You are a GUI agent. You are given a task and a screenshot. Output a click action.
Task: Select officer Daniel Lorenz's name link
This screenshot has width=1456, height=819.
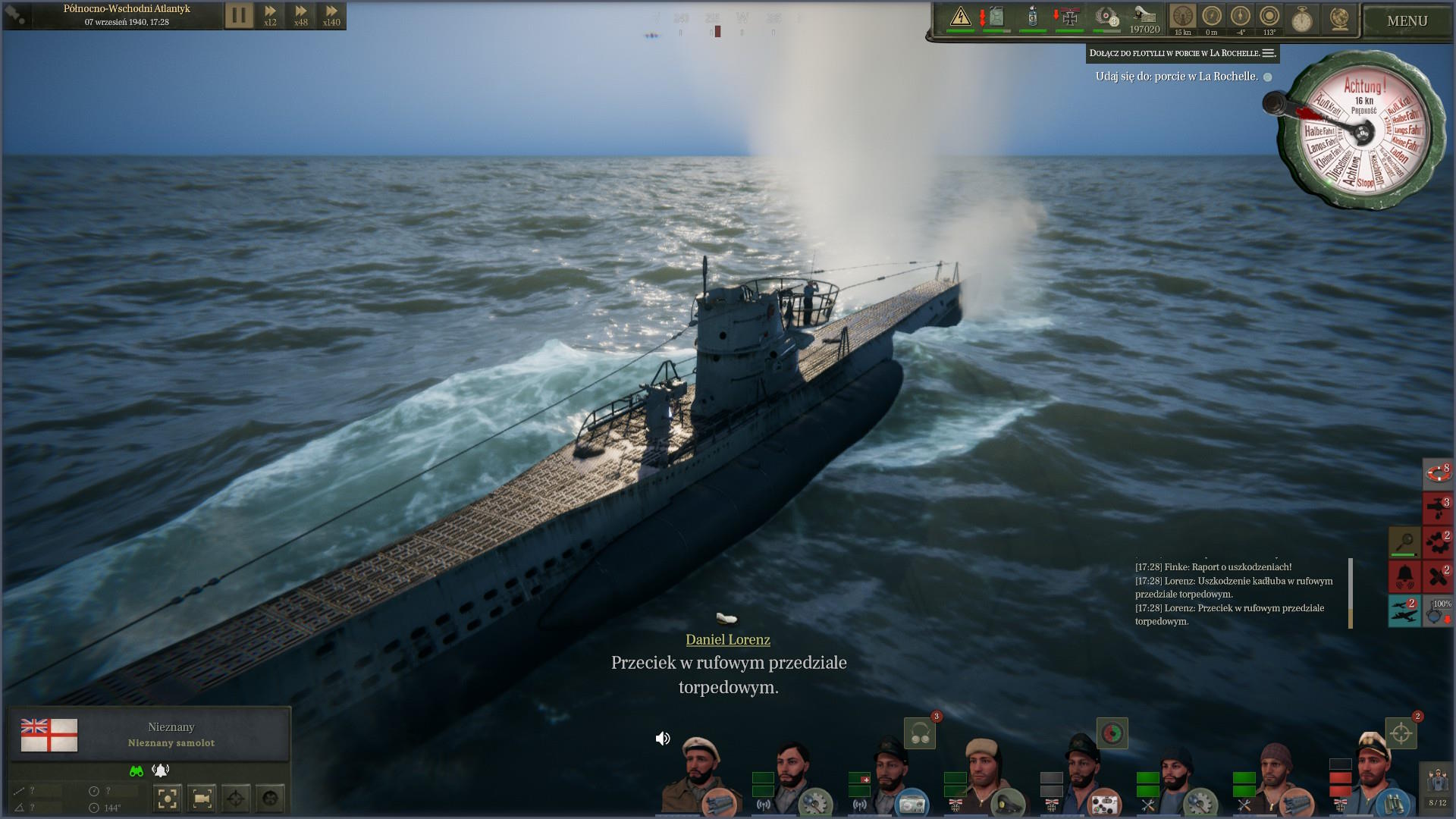click(728, 640)
